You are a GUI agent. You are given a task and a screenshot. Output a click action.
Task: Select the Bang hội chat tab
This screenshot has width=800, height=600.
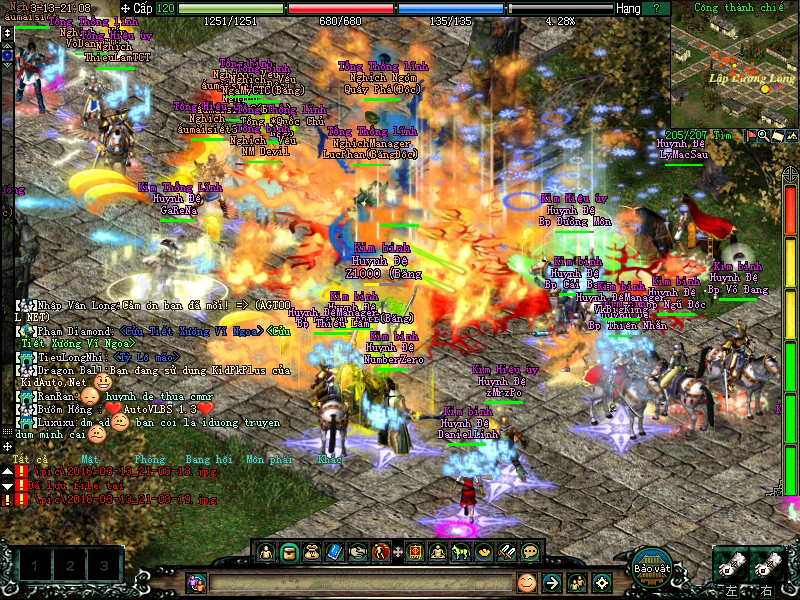(209, 460)
